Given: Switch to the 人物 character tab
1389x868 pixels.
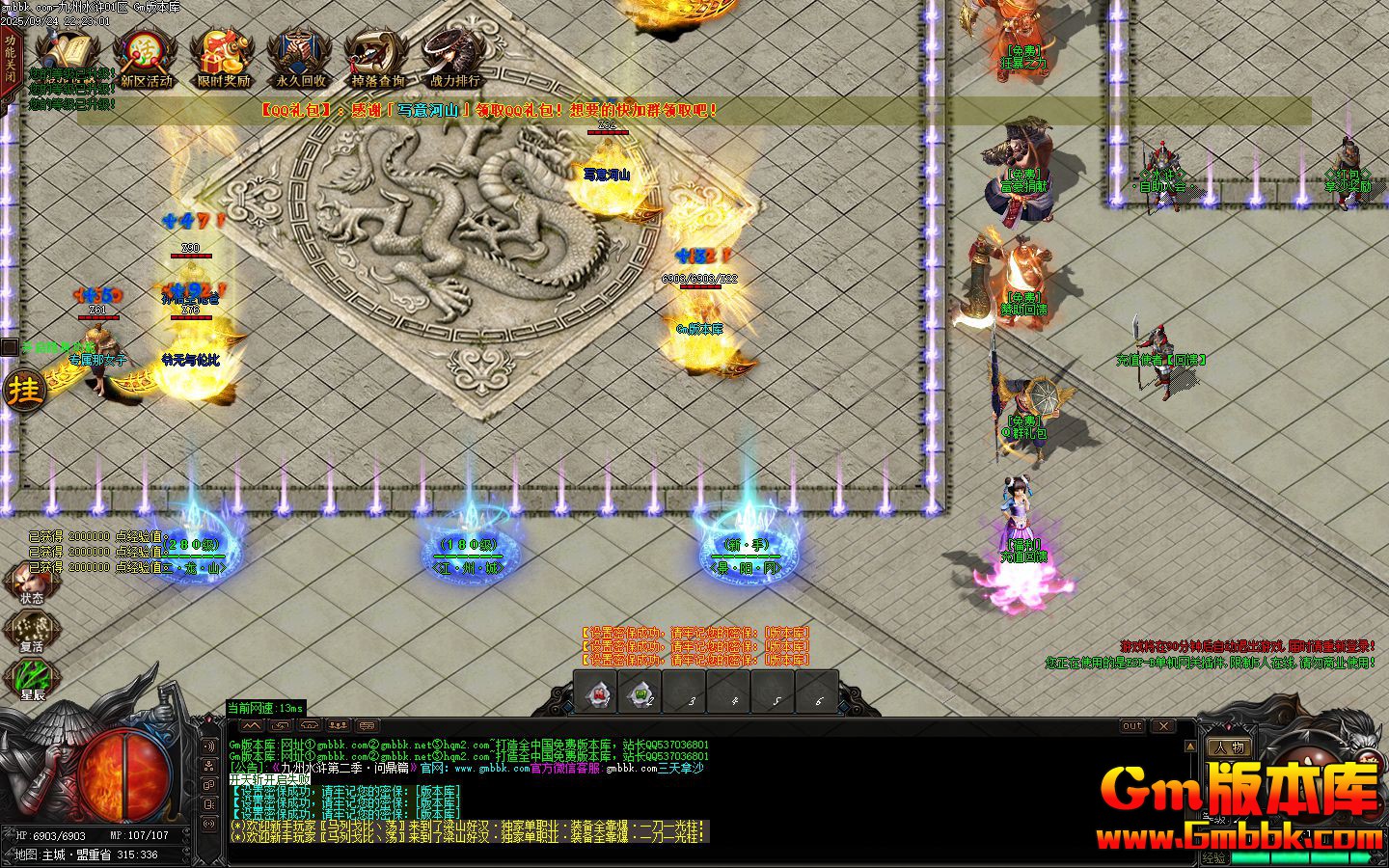Looking at the screenshot, I should pyautogui.click(x=1230, y=746).
